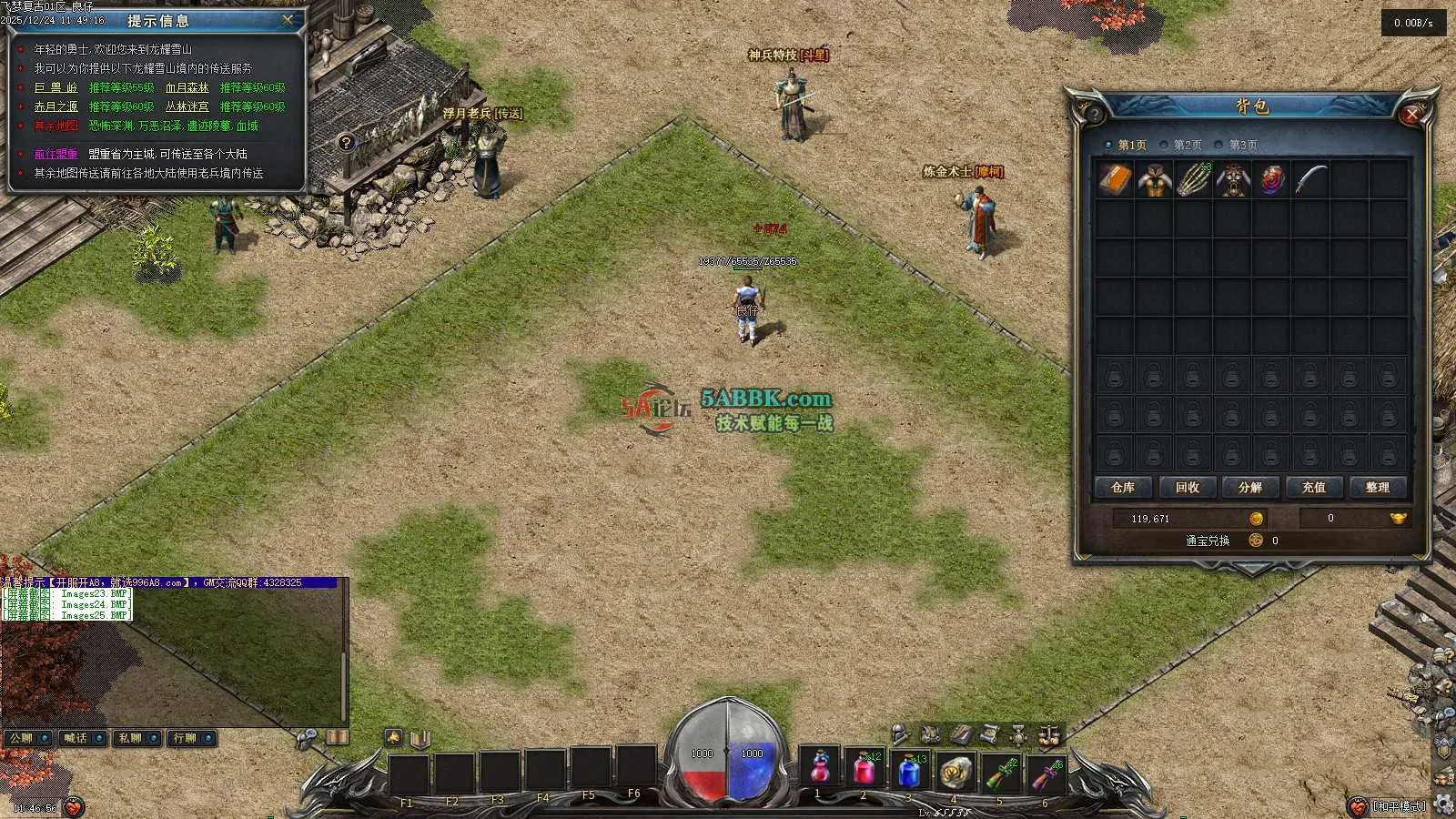
Task: Open the bag window's question mark help
Action: pos(1093,114)
